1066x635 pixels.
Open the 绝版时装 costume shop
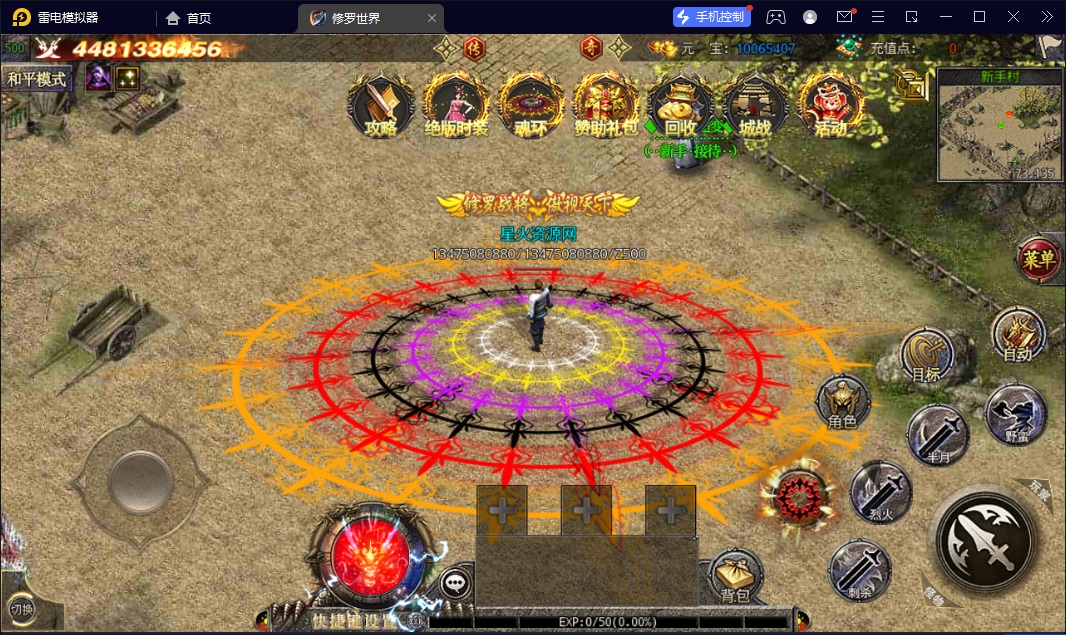point(456,105)
